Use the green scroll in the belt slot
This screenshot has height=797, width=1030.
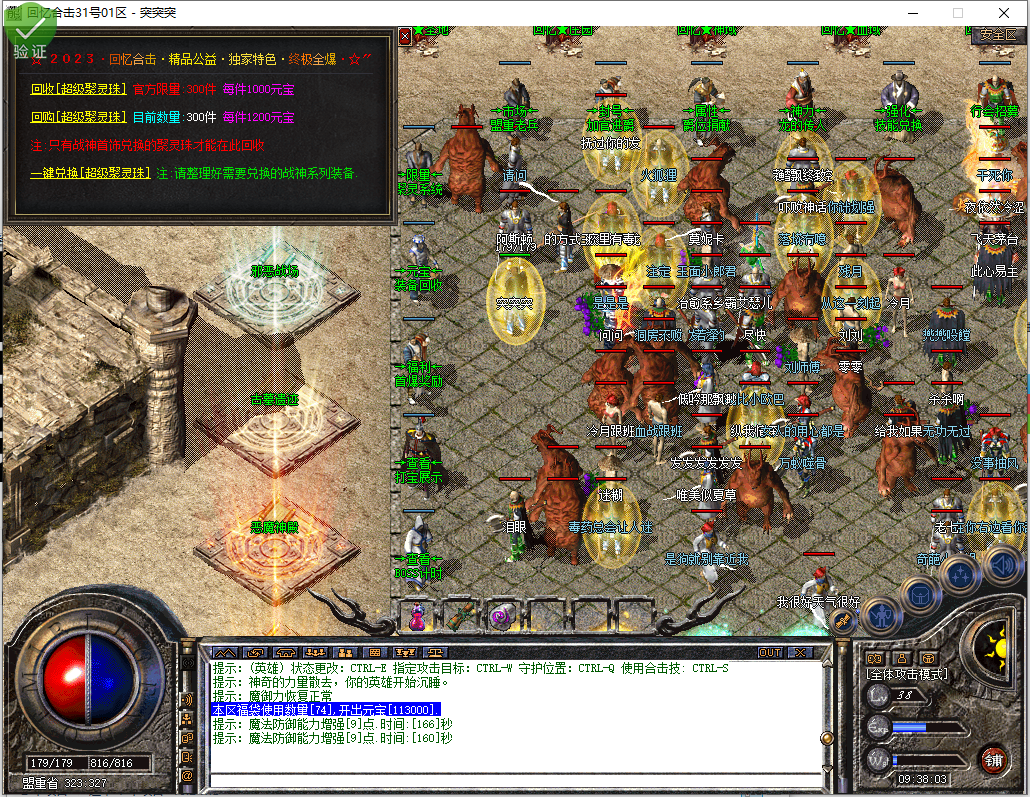(459, 616)
